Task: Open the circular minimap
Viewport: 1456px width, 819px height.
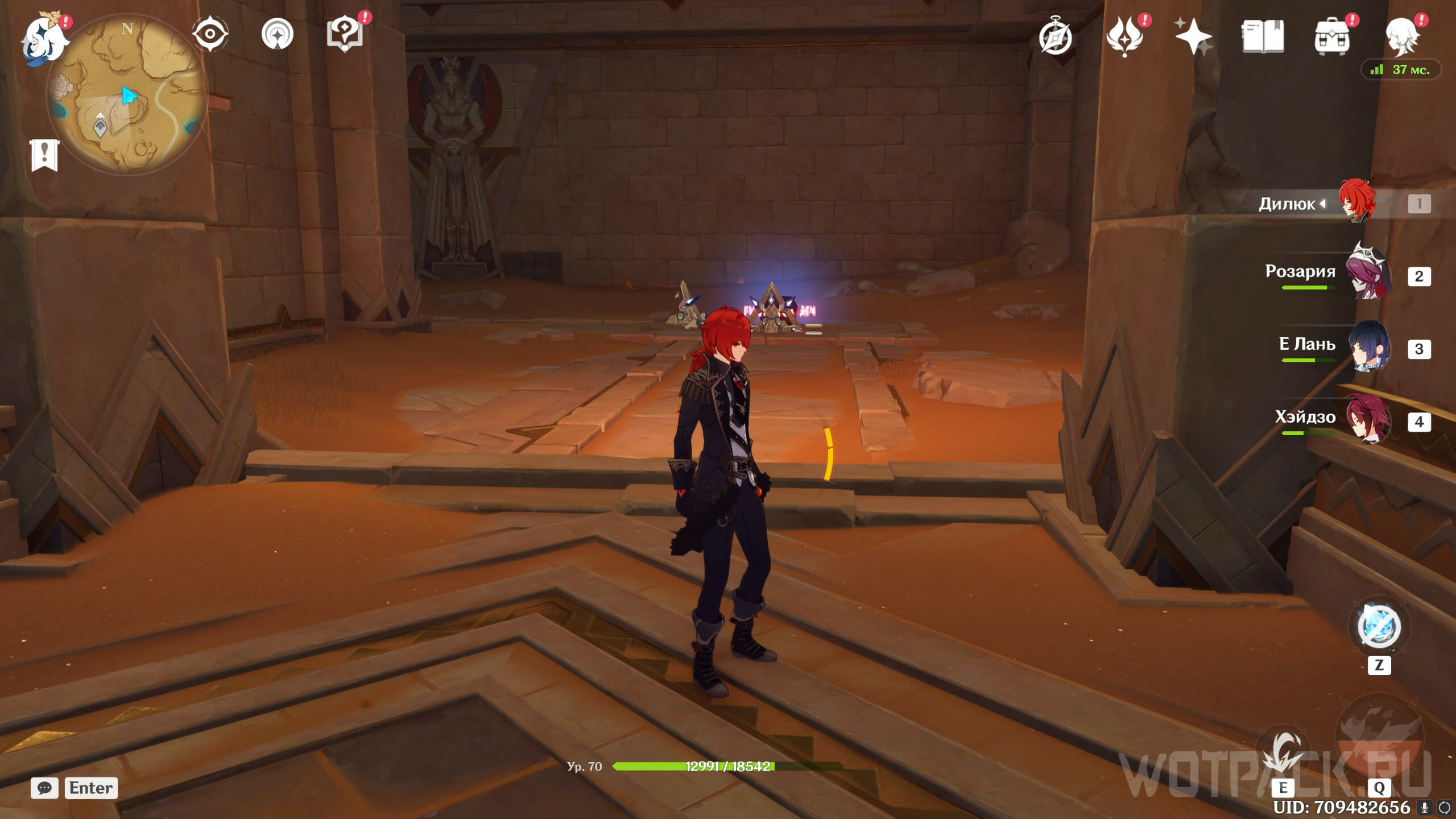Action: tap(127, 94)
